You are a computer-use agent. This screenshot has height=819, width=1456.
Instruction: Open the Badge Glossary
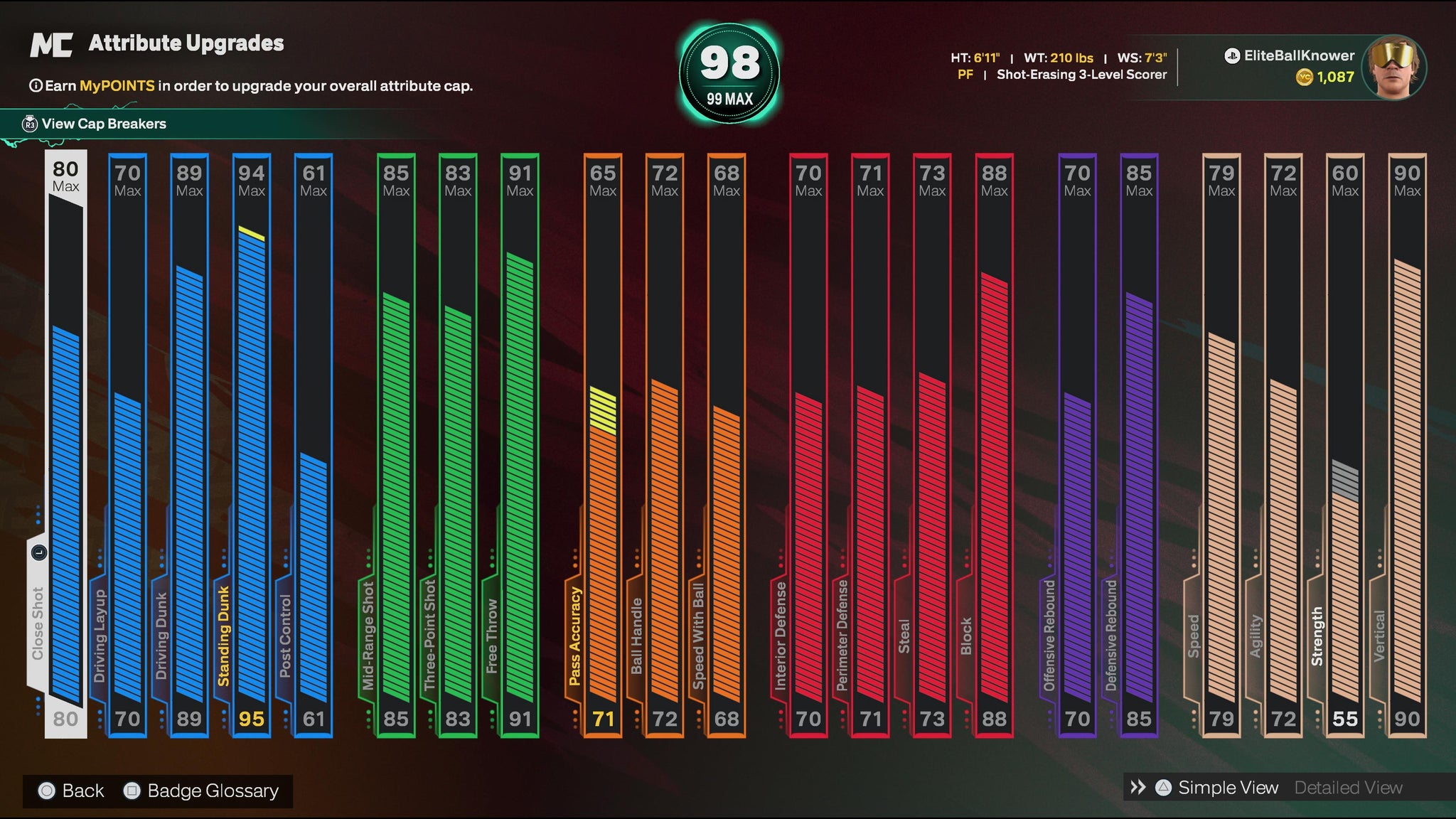coord(212,791)
